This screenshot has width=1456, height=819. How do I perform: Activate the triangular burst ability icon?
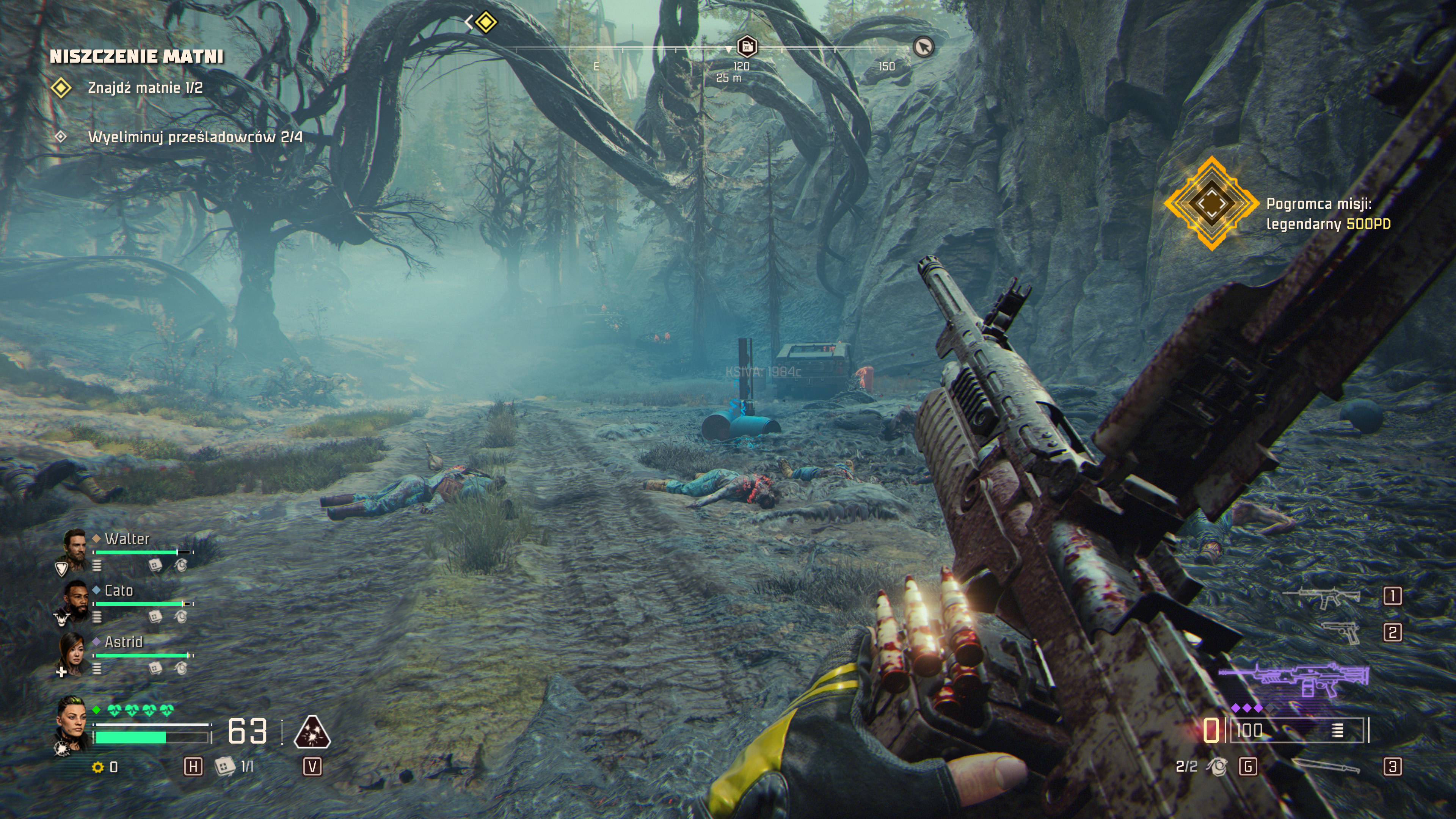coord(312,733)
